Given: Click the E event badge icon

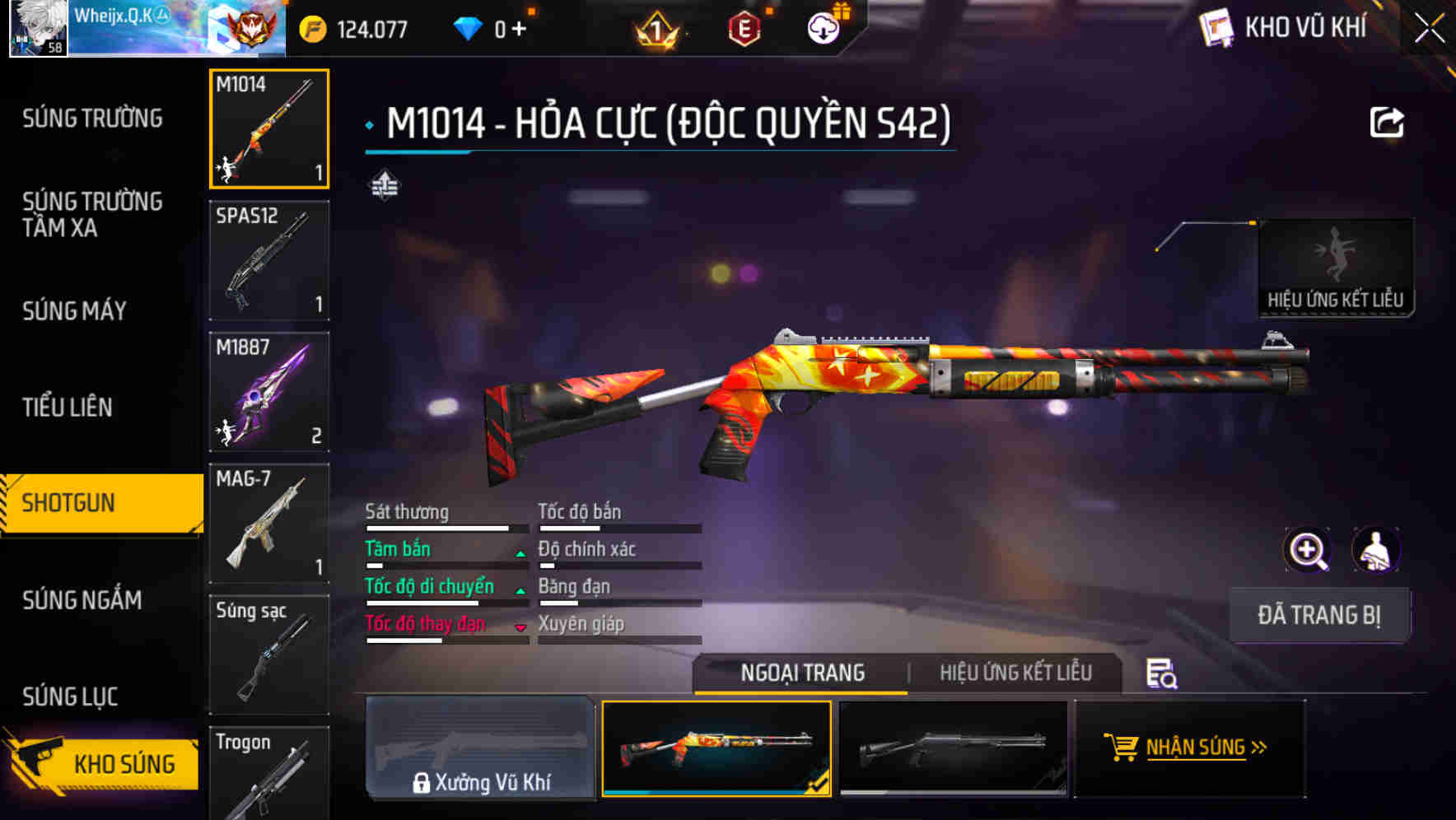Looking at the screenshot, I should (744, 27).
